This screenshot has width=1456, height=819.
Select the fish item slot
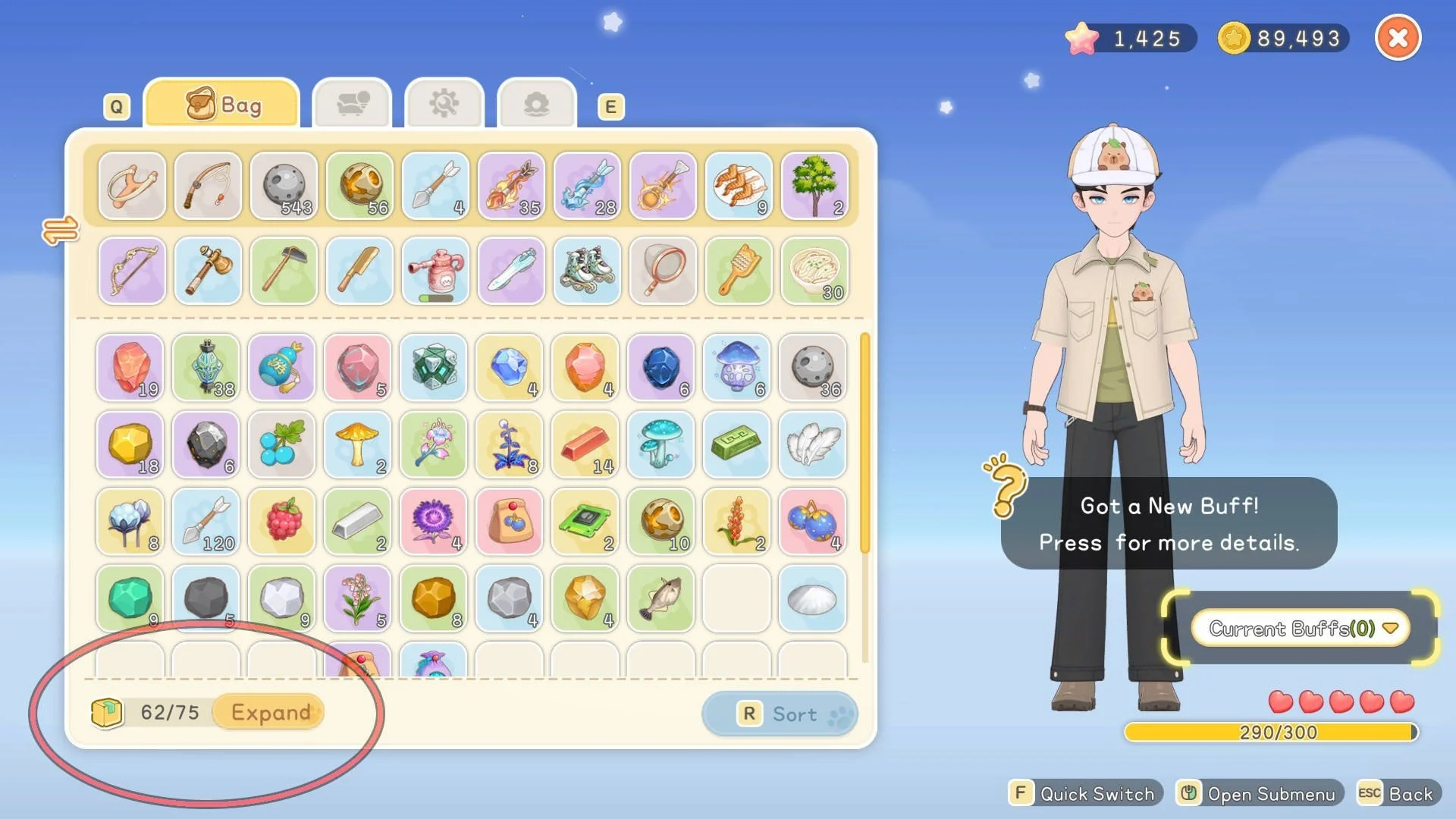pyautogui.click(x=661, y=598)
